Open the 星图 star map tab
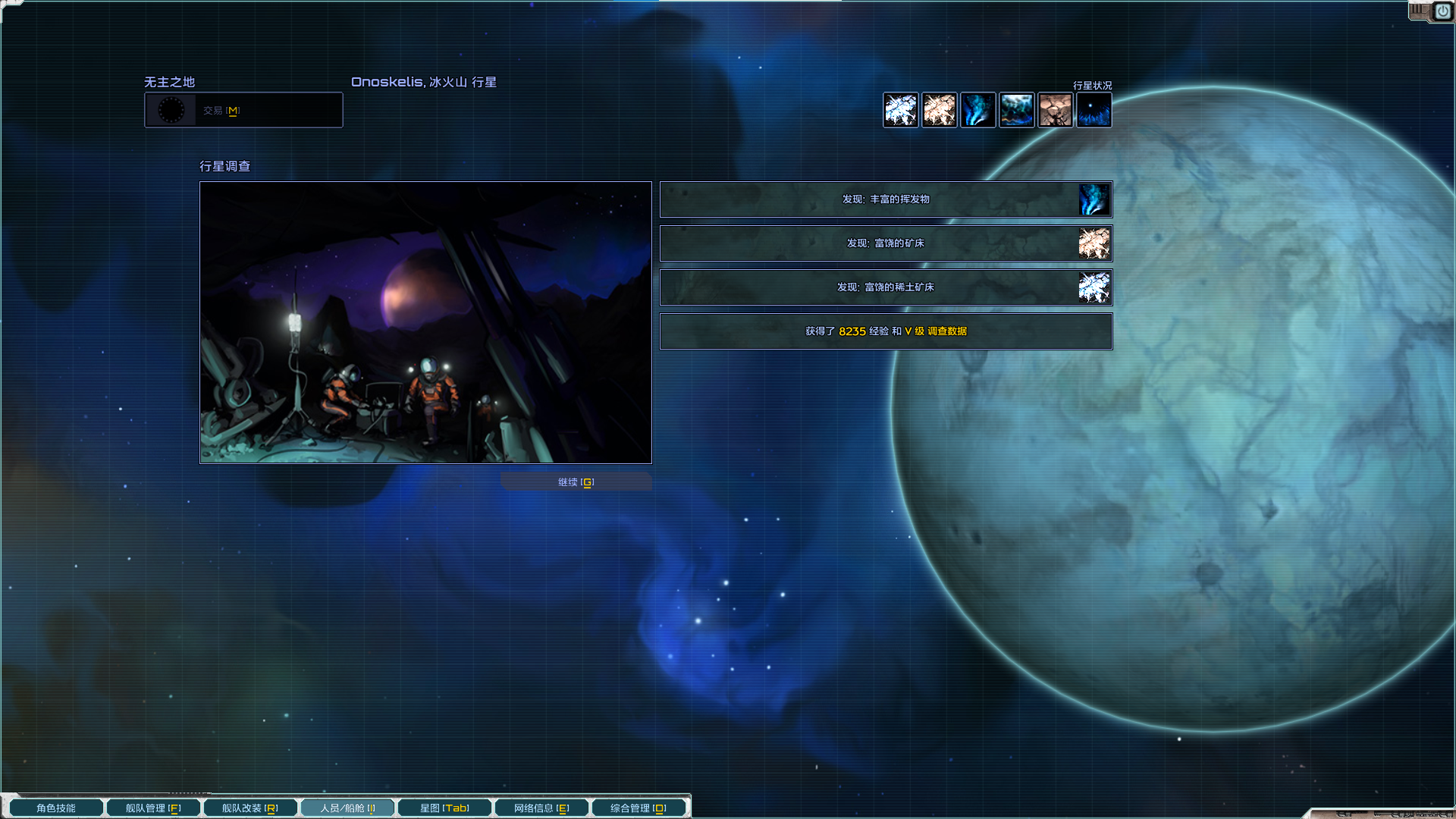Screen dimensions: 1456x819 click(444, 808)
